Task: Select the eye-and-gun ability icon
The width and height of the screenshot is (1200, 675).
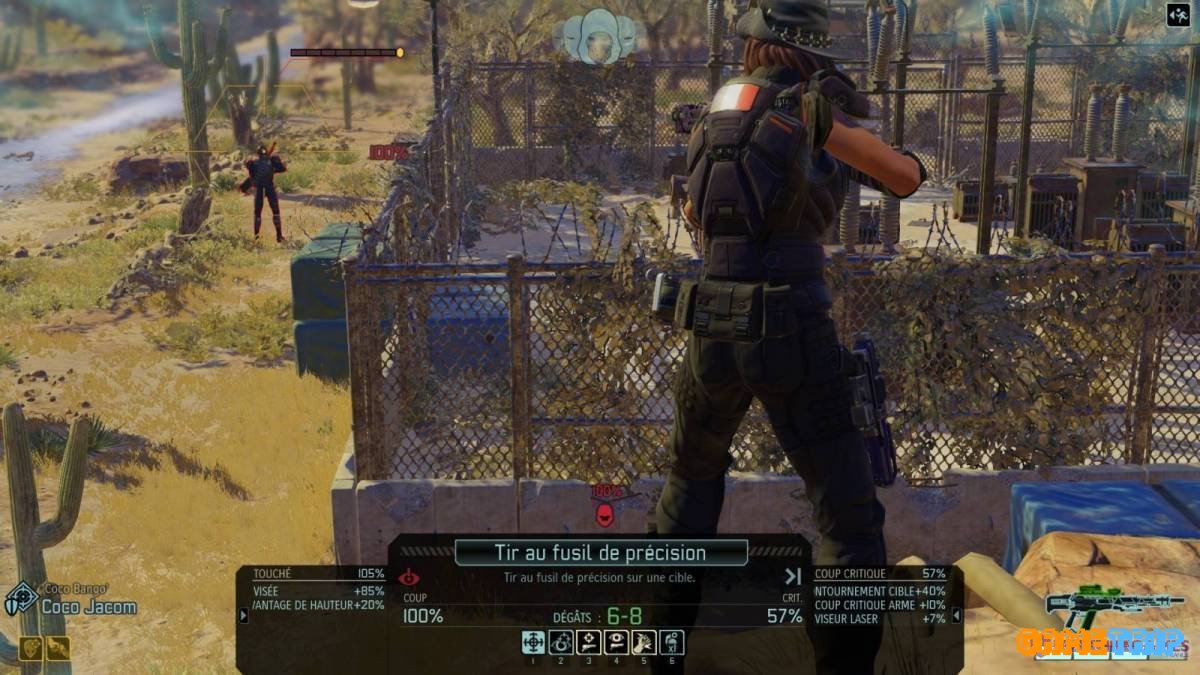Action: click(617, 642)
